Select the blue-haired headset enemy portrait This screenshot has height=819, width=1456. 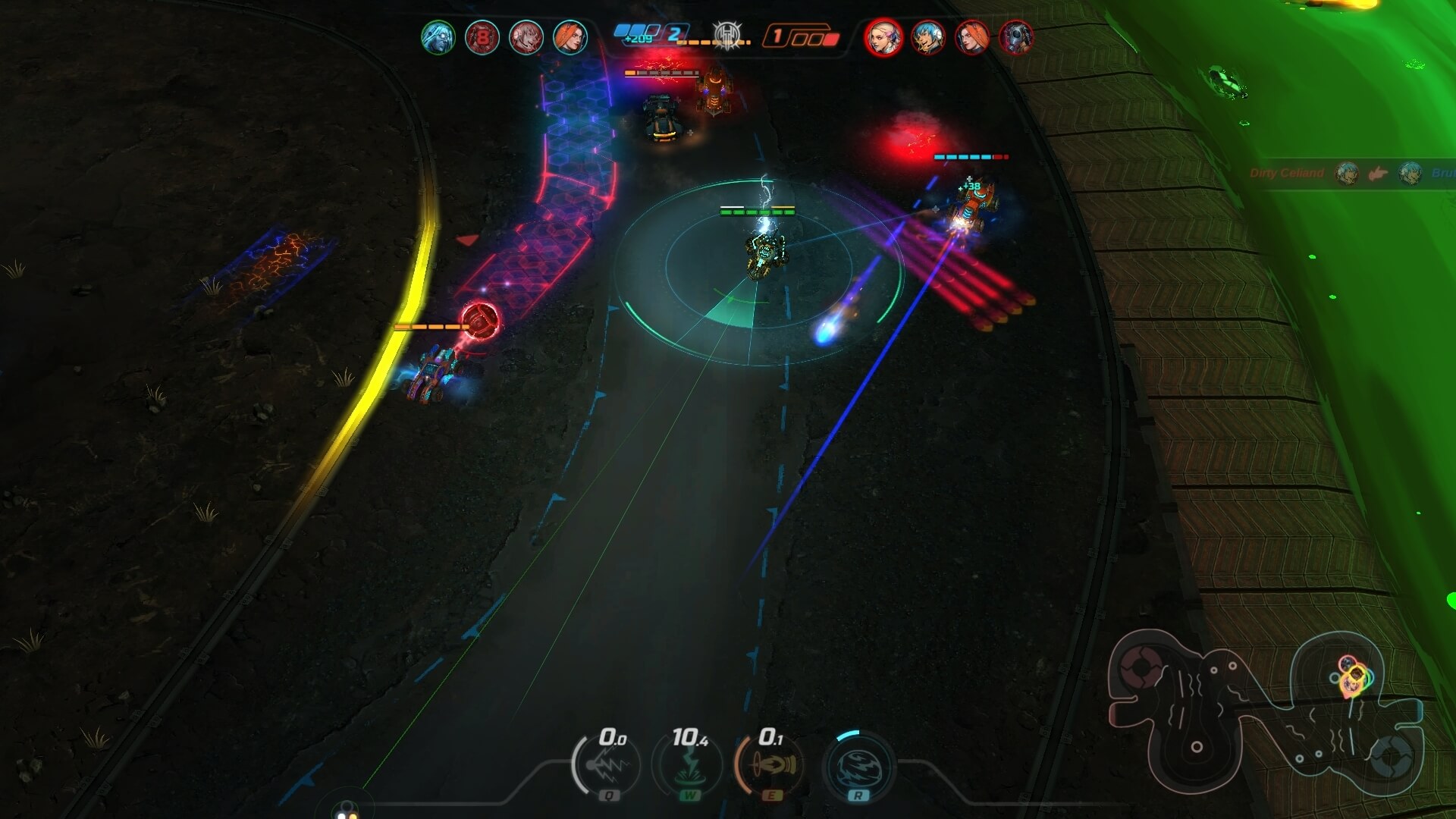pos(927,37)
